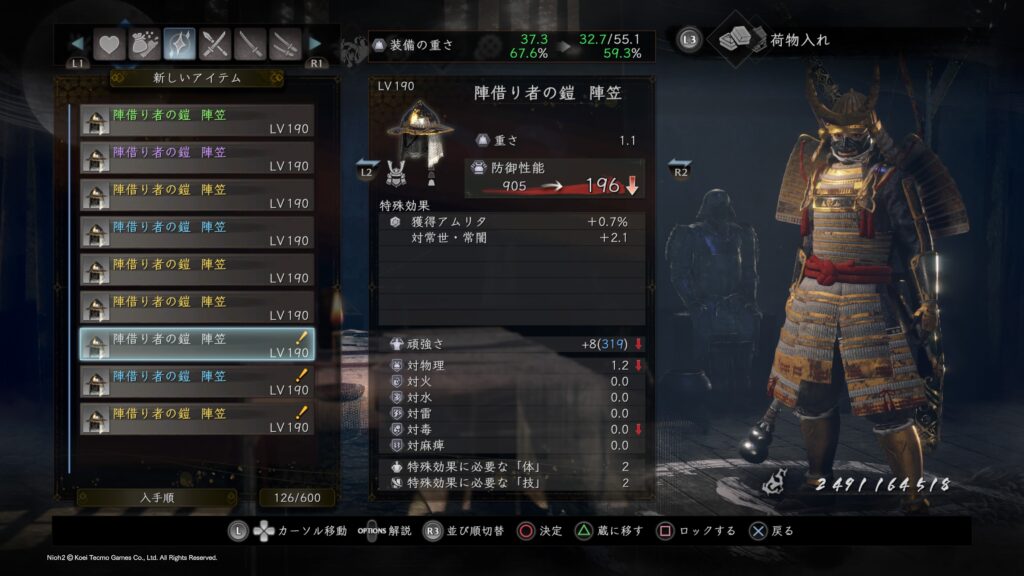Open the single katana category tab
Image resolution: width=1024 pixels, height=576 pixels.
coord(250,44)
